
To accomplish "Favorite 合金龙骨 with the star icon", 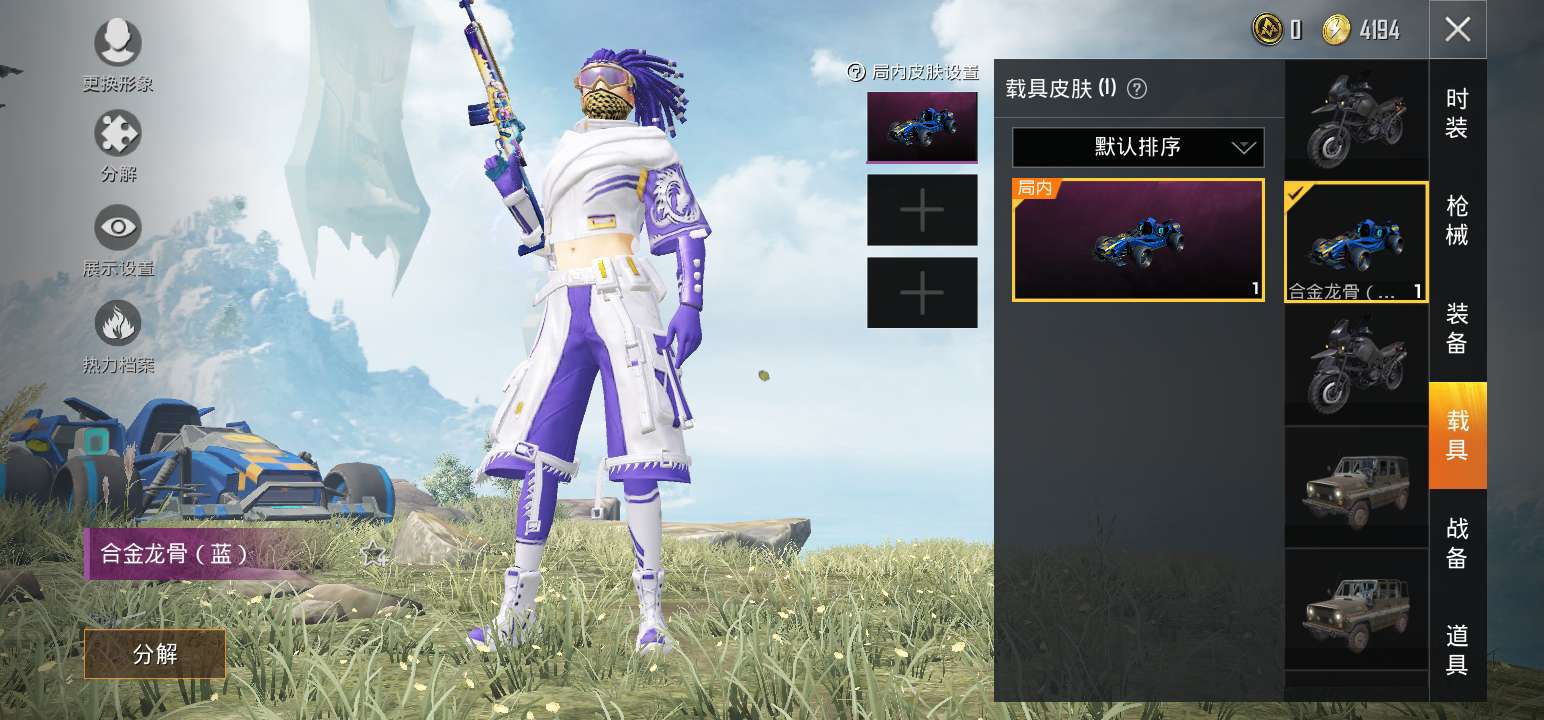I will [x=373, y=553].
